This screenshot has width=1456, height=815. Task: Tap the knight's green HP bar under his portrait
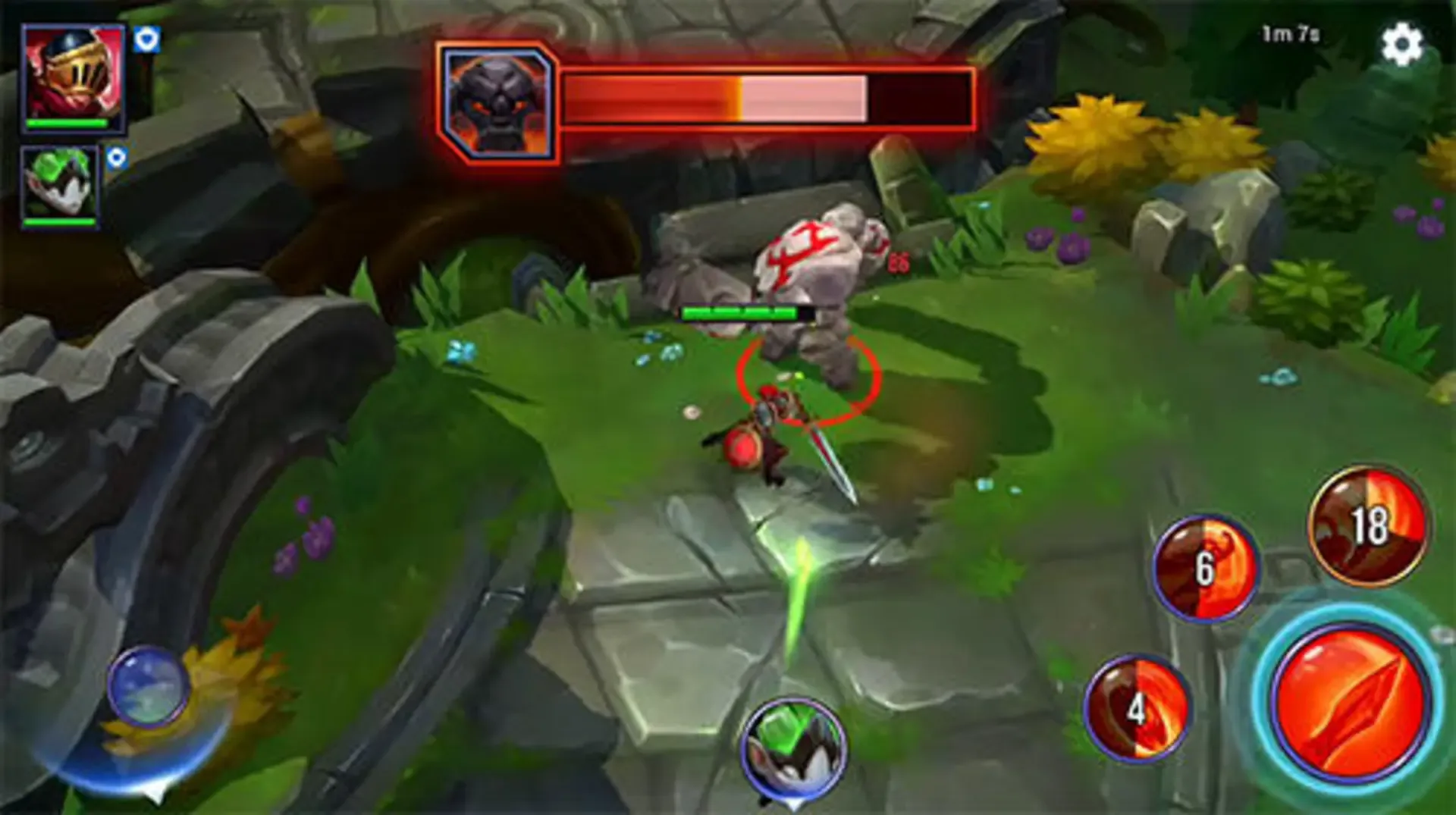pos(68,121)
